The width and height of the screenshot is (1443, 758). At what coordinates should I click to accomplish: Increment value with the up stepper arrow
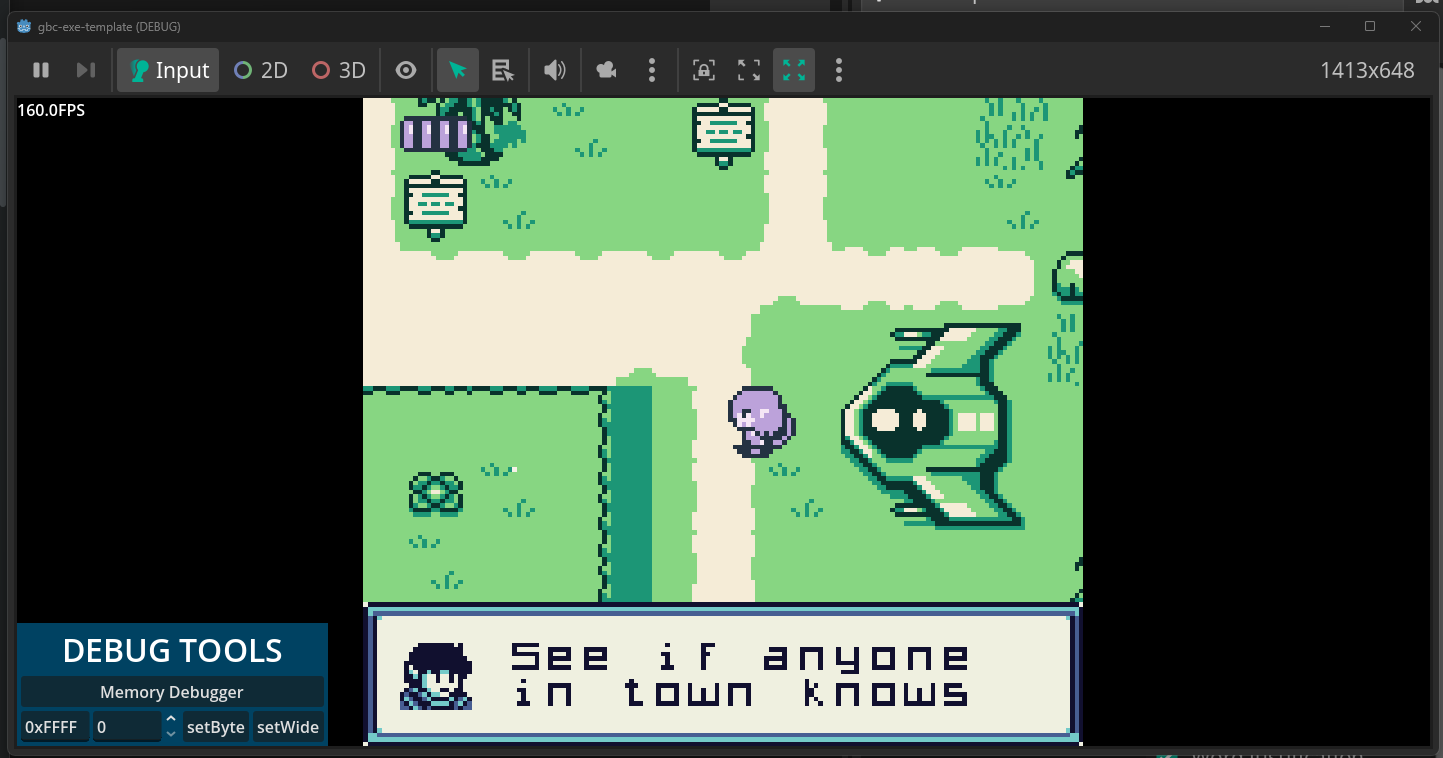(171, 719)
